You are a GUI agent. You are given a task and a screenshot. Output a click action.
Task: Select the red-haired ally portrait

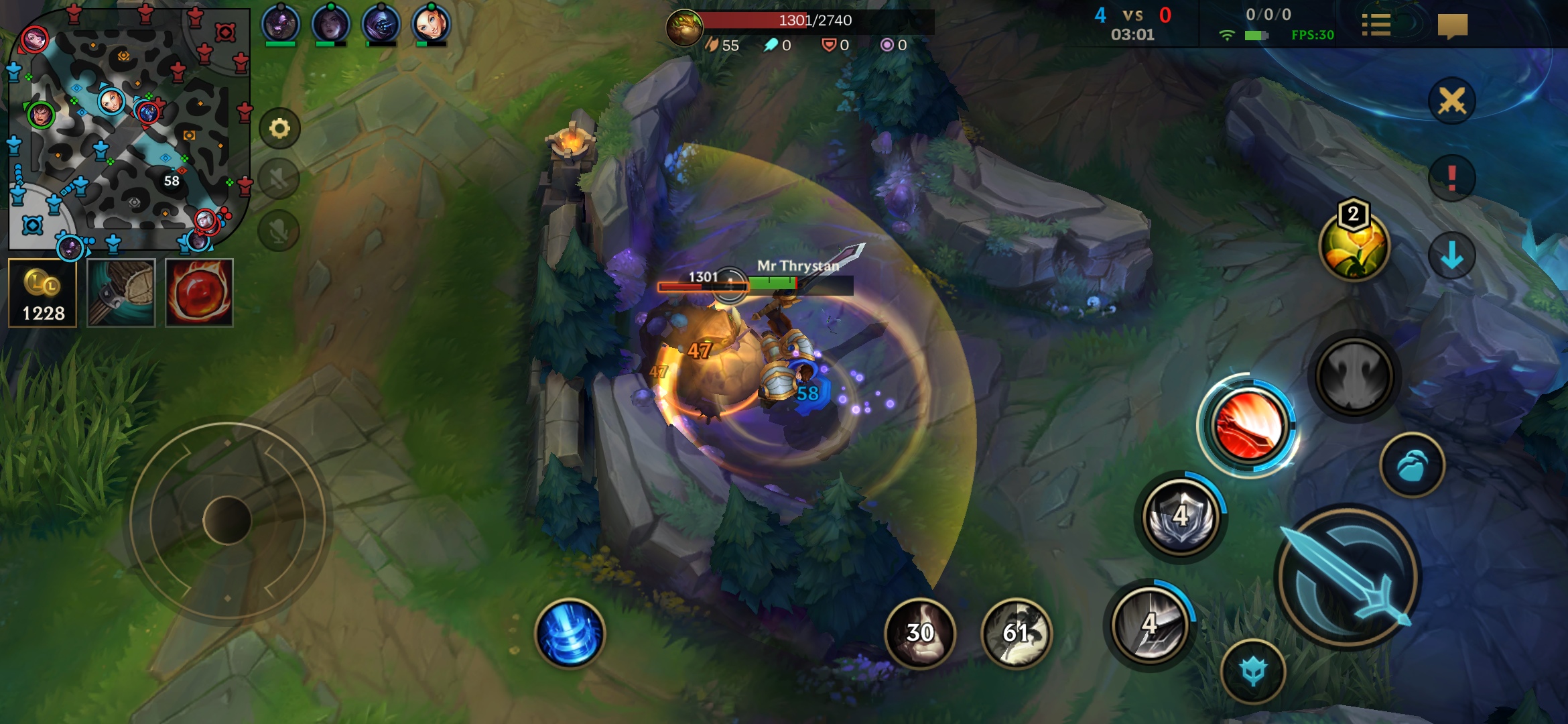[x=431, y=24]
